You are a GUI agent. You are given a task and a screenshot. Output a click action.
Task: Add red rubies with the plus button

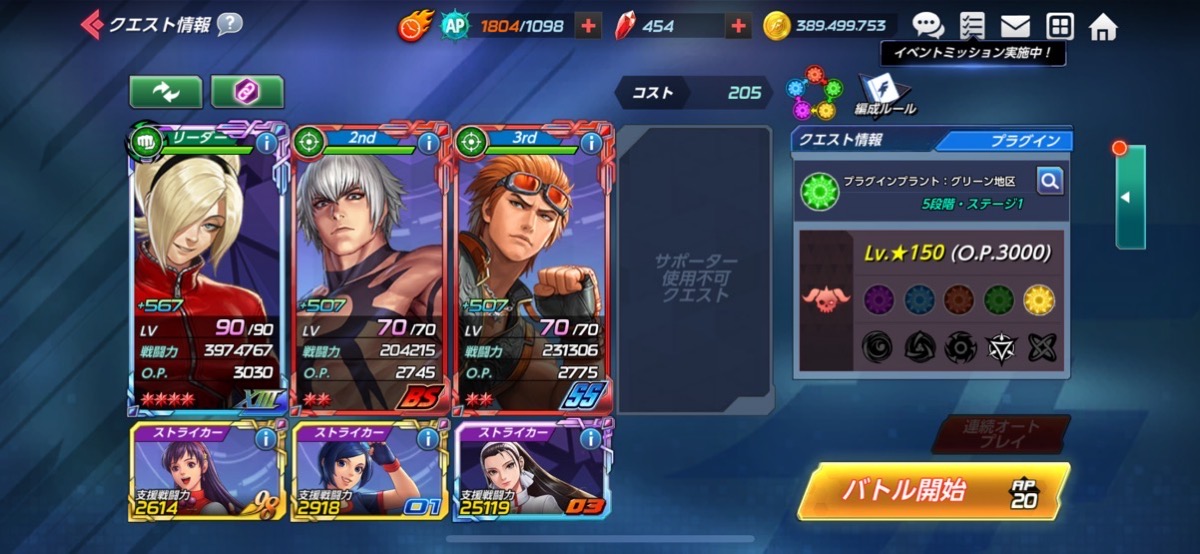(x=738, y=27)
